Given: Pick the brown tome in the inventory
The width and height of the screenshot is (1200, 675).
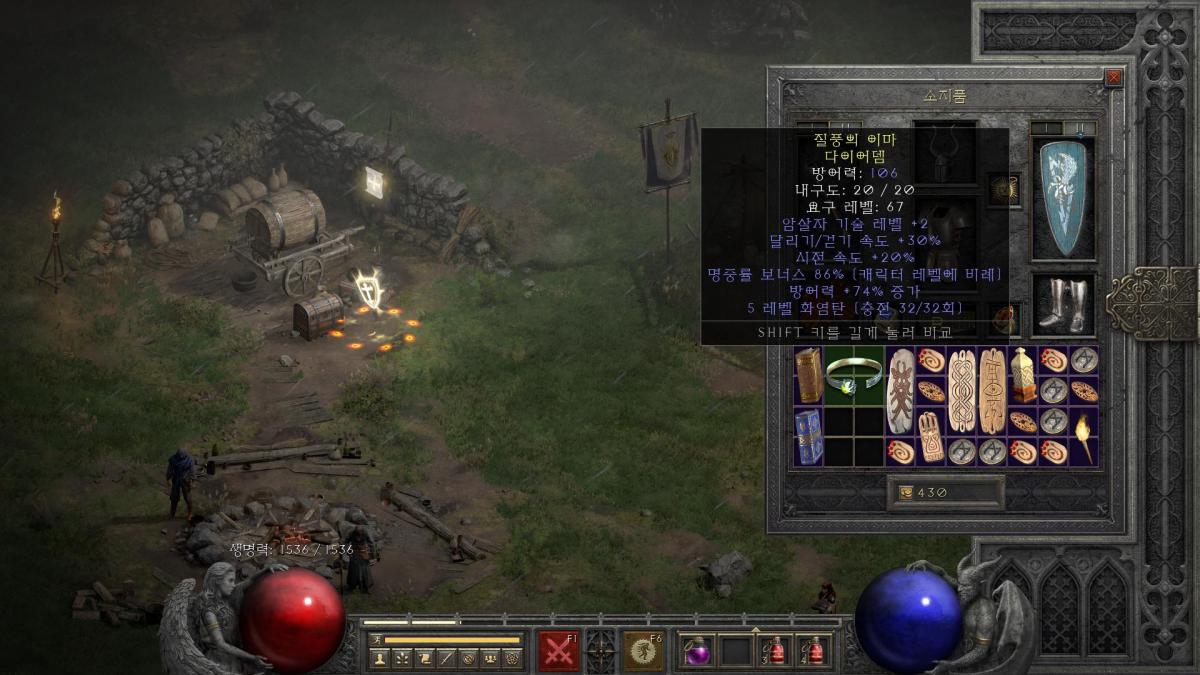Looking at the screenshot, I should pyautogui.click(x=808, y=375).
